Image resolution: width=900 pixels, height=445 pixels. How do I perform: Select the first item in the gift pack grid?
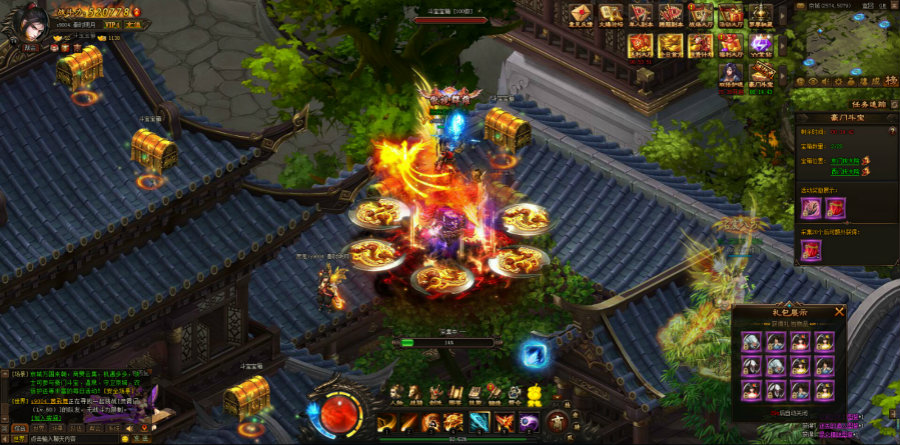coord(750,342)
